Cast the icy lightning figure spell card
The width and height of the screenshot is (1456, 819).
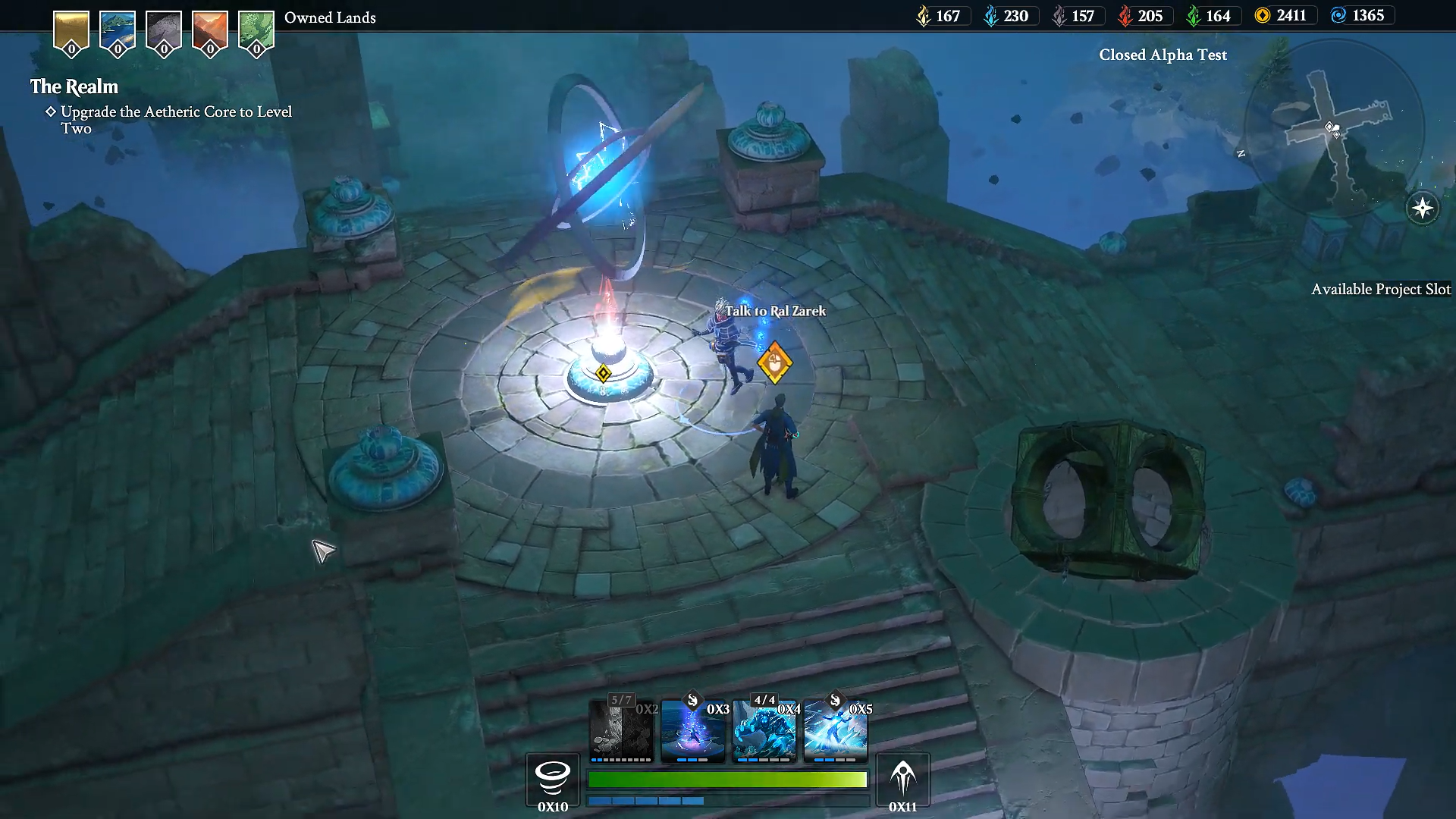[835, 730]
